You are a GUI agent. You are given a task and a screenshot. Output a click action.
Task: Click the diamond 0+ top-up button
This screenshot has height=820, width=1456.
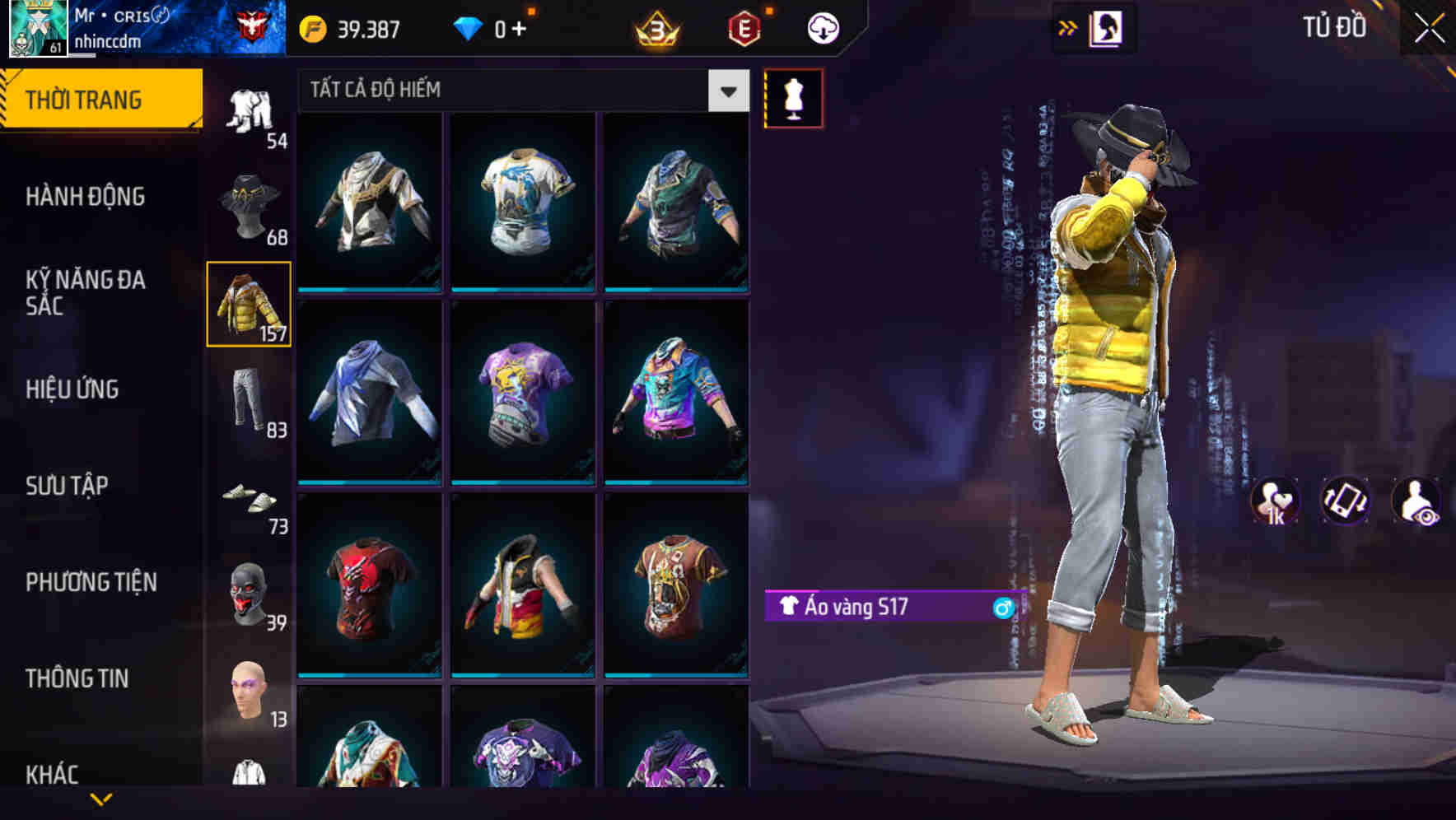coord(492,27)
